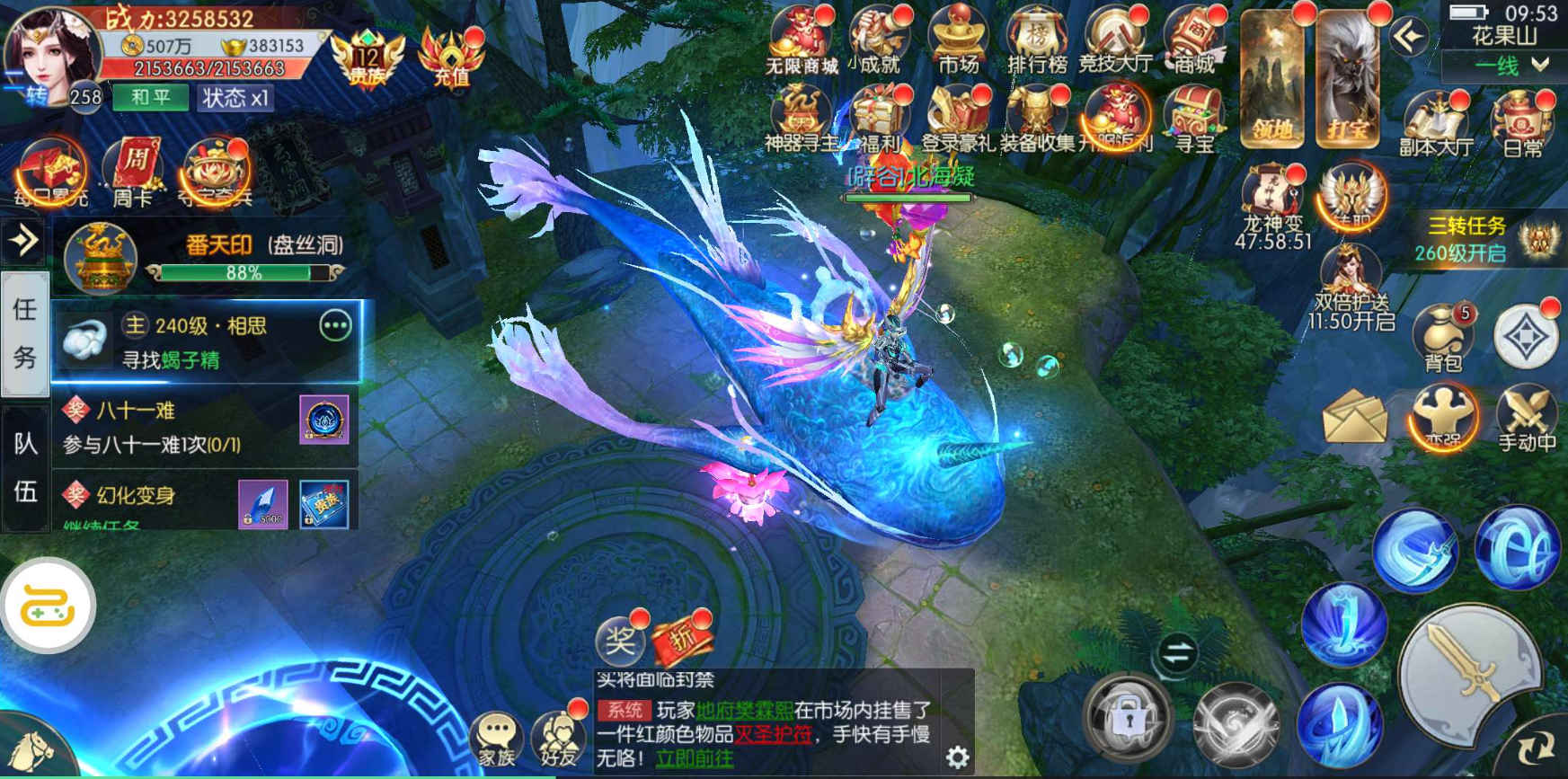Open the 背包 (backpack) icon
The height and width of the screenshot is (779, 1568).
coord(1441,337)
